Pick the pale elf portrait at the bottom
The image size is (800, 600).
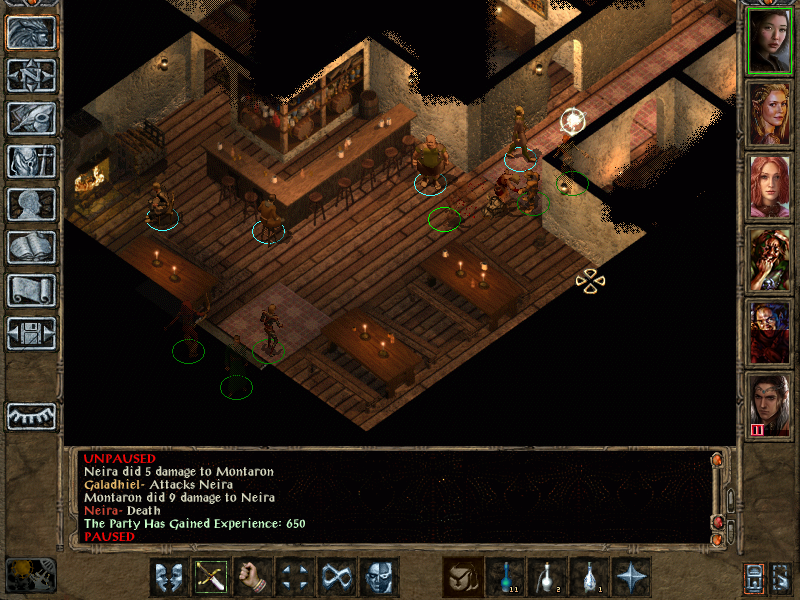tap(769, 405)
